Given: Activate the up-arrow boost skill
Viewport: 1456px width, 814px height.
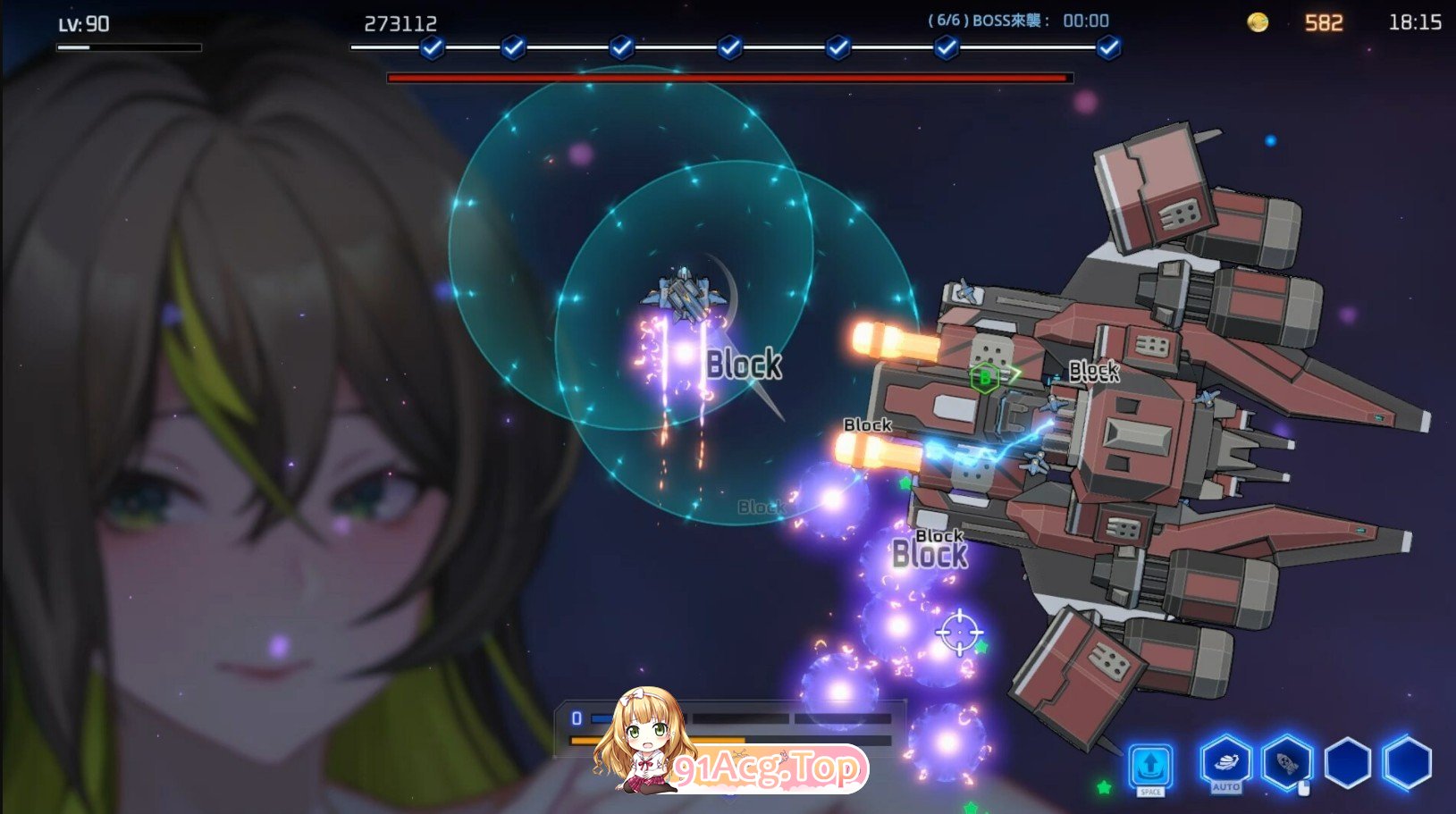Looking at the screenshot, I should coord(1150,766).
